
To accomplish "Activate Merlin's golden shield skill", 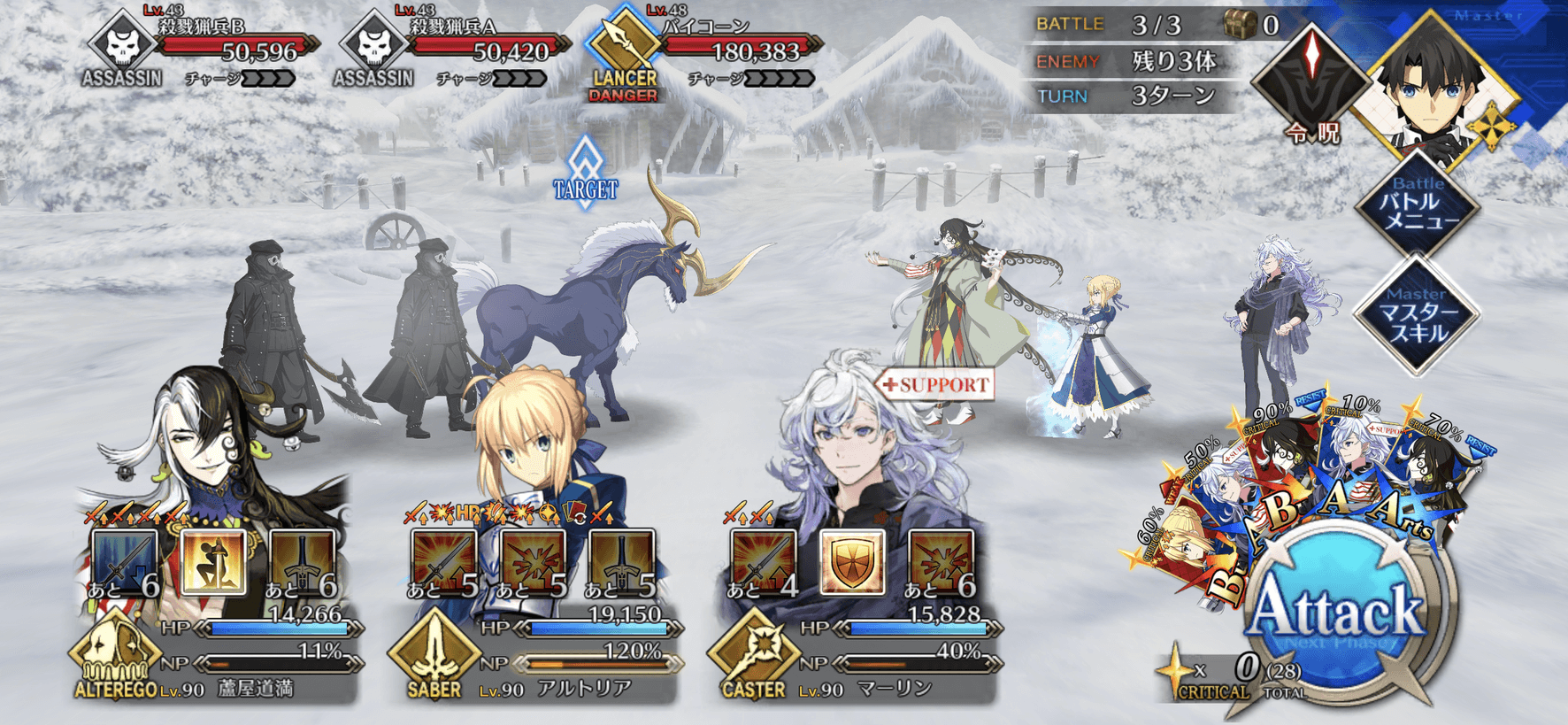I will [851, 561].
